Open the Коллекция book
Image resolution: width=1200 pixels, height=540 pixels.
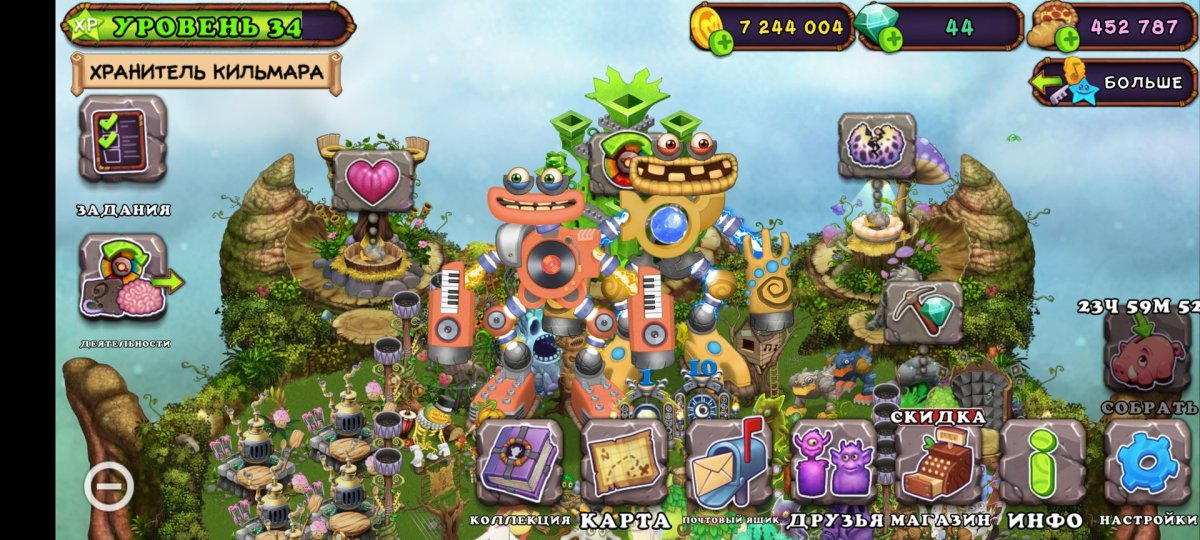[x=519, y=461]
